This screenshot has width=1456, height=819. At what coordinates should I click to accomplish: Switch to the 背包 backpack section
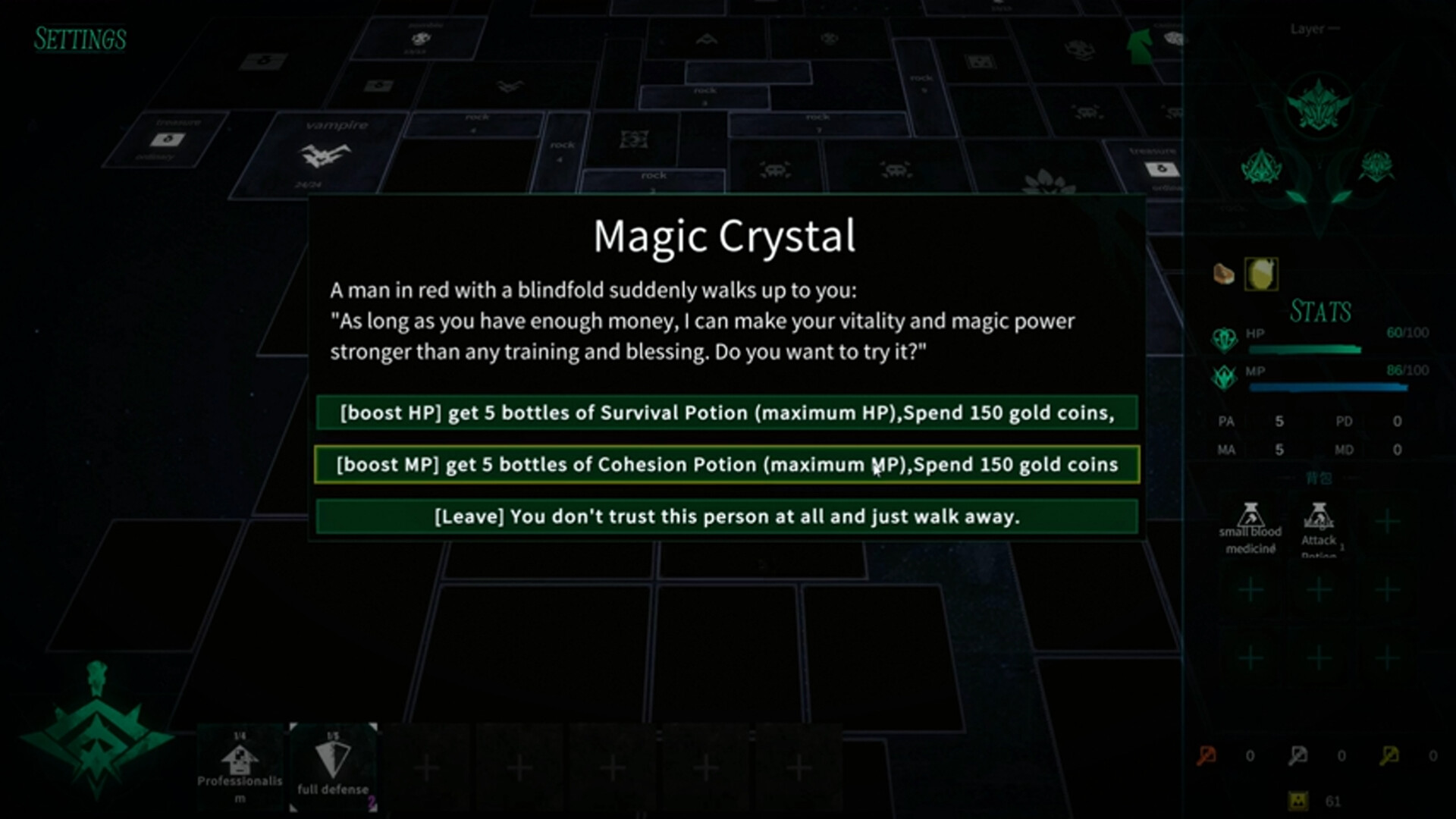point(1323,478)
